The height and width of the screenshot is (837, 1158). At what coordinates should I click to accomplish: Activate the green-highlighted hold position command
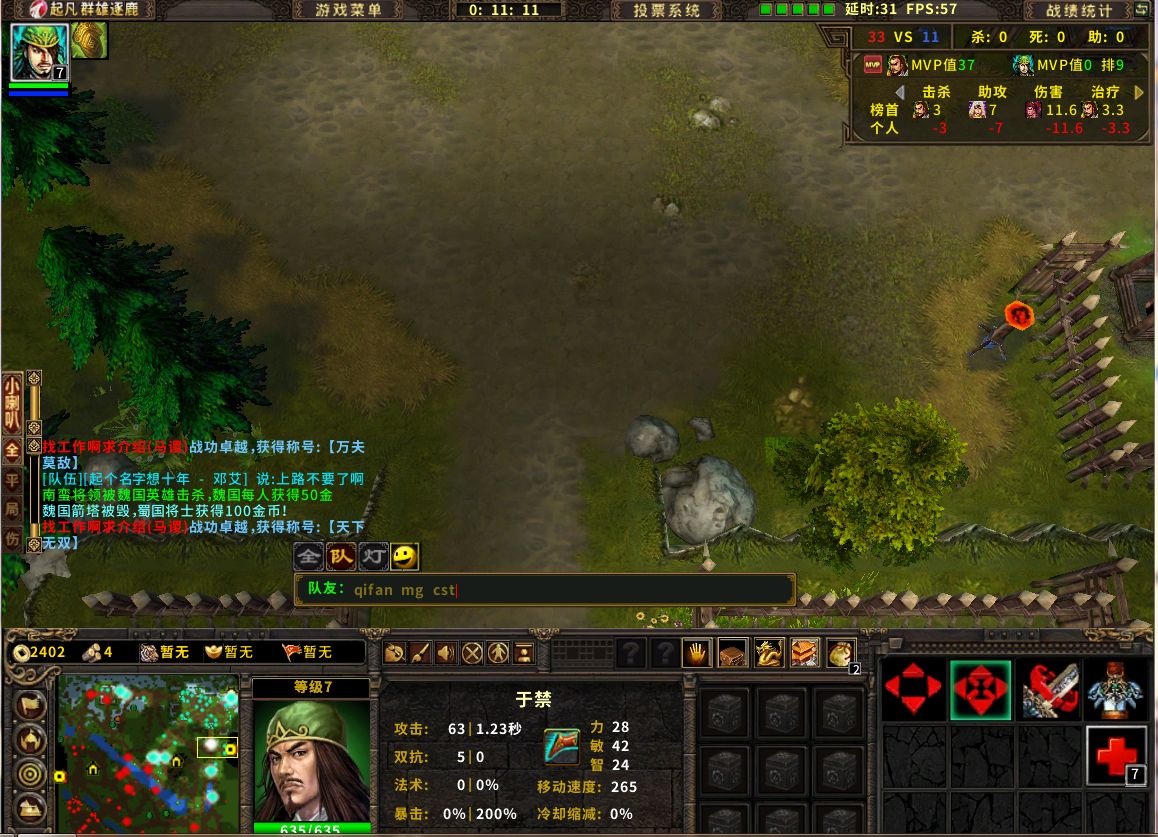click(x=980, y=689)
